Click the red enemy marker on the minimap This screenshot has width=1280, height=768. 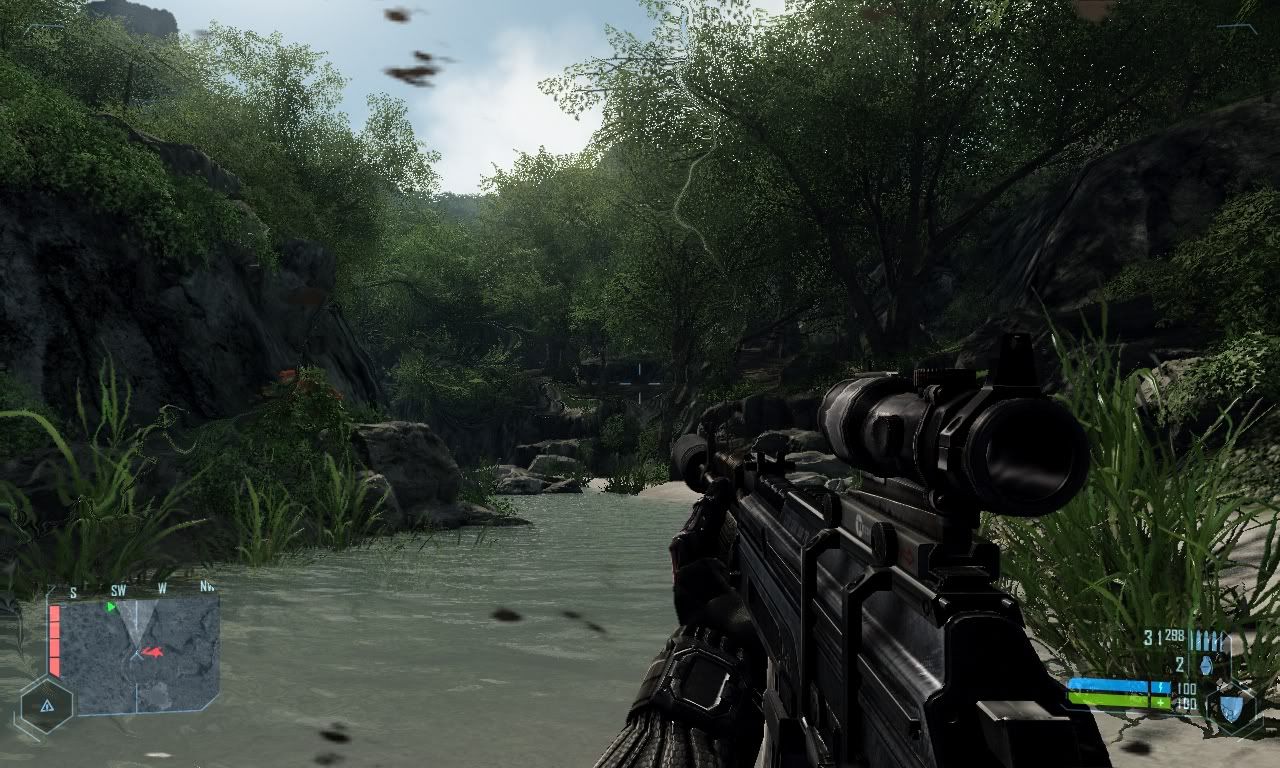coord(153,652)
